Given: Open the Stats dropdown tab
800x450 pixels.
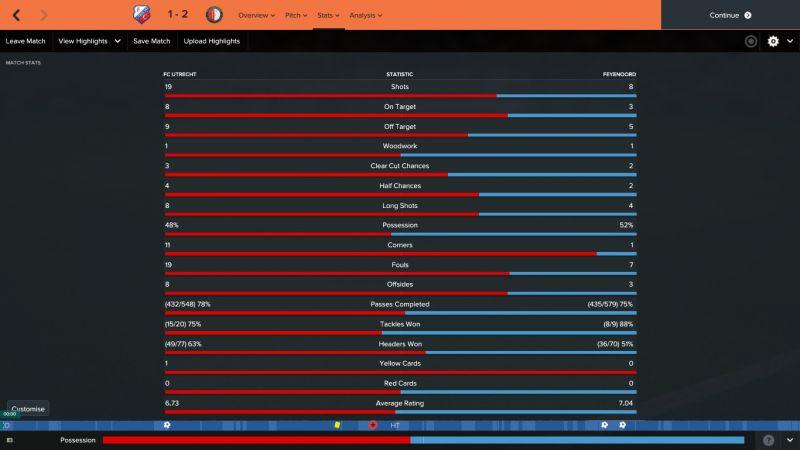Looking at the screenshot, I should click(x=328, y=15).
